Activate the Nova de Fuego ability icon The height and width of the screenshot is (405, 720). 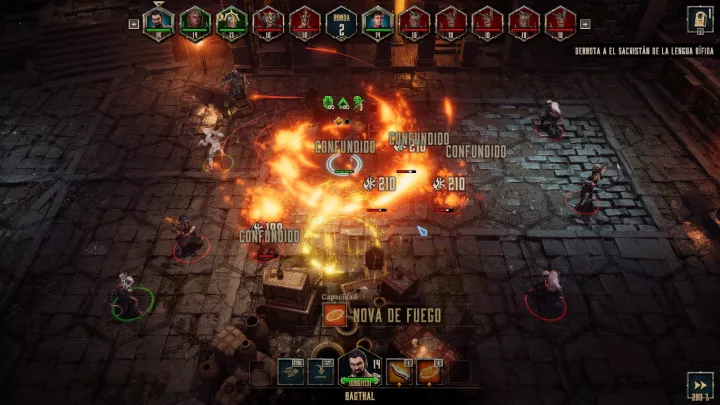tap(336, 317)
